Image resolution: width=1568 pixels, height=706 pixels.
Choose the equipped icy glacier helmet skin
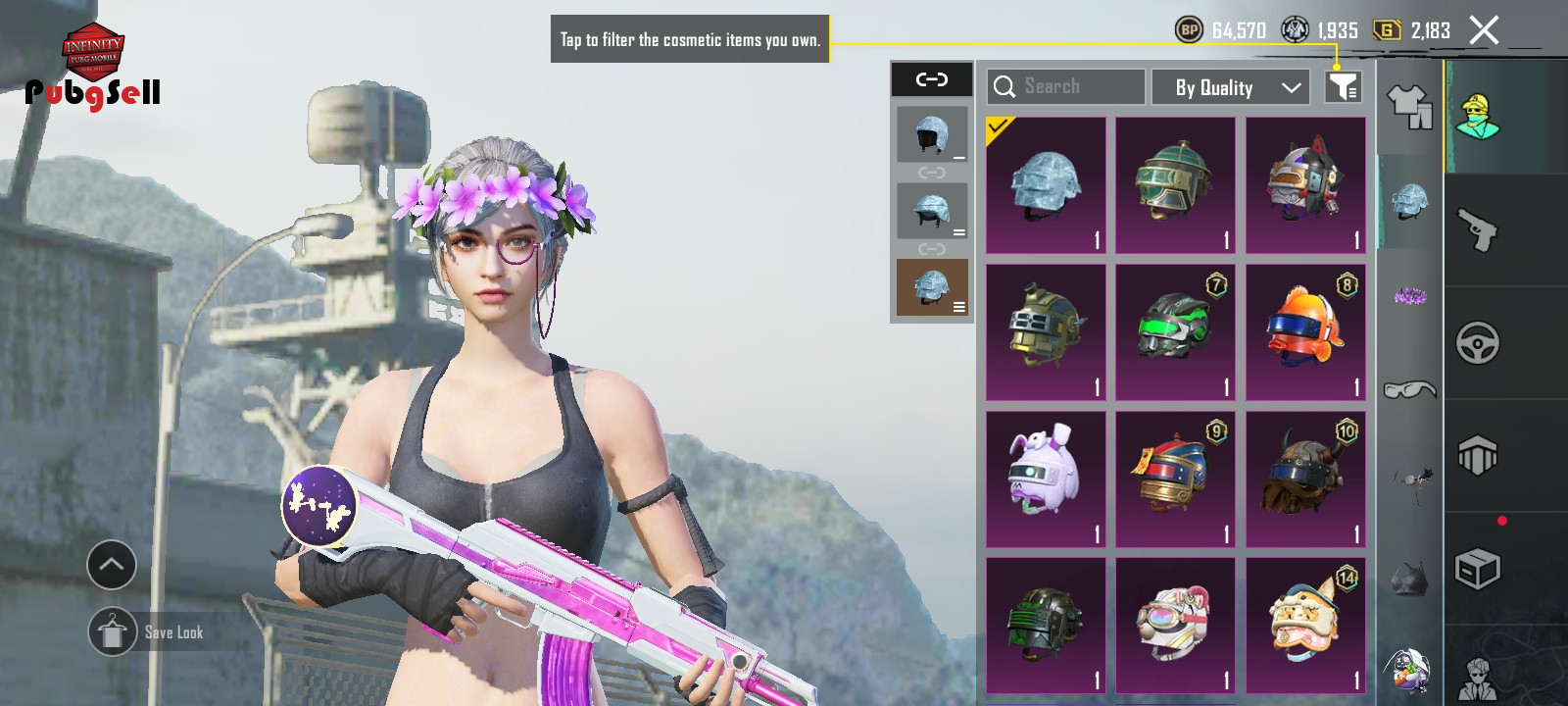click(1046, 185)
